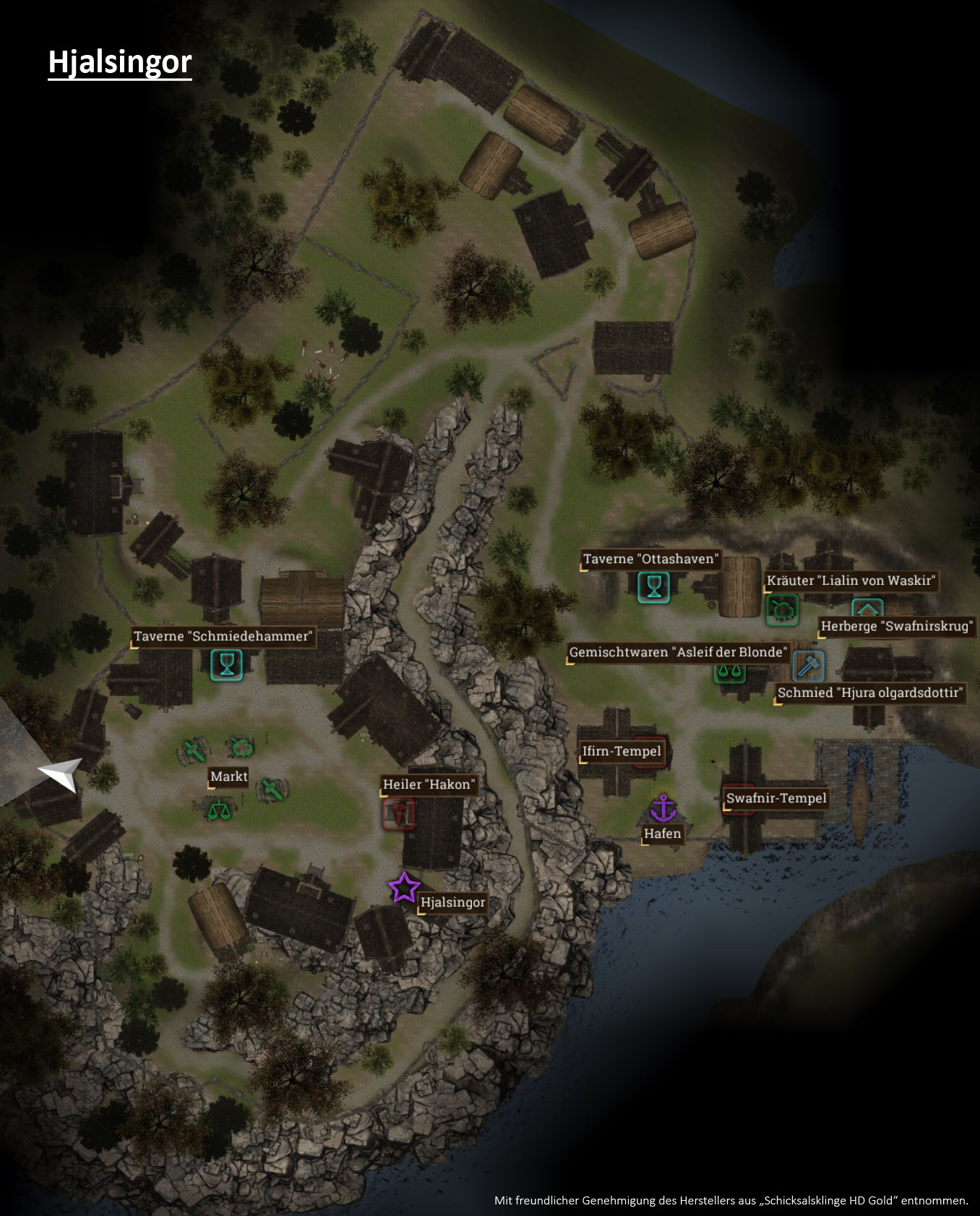This screenshot has height=1216, width=980.
Task: Click the red Heiler "Hakon" marker
Action: click(x=398, y=813)
